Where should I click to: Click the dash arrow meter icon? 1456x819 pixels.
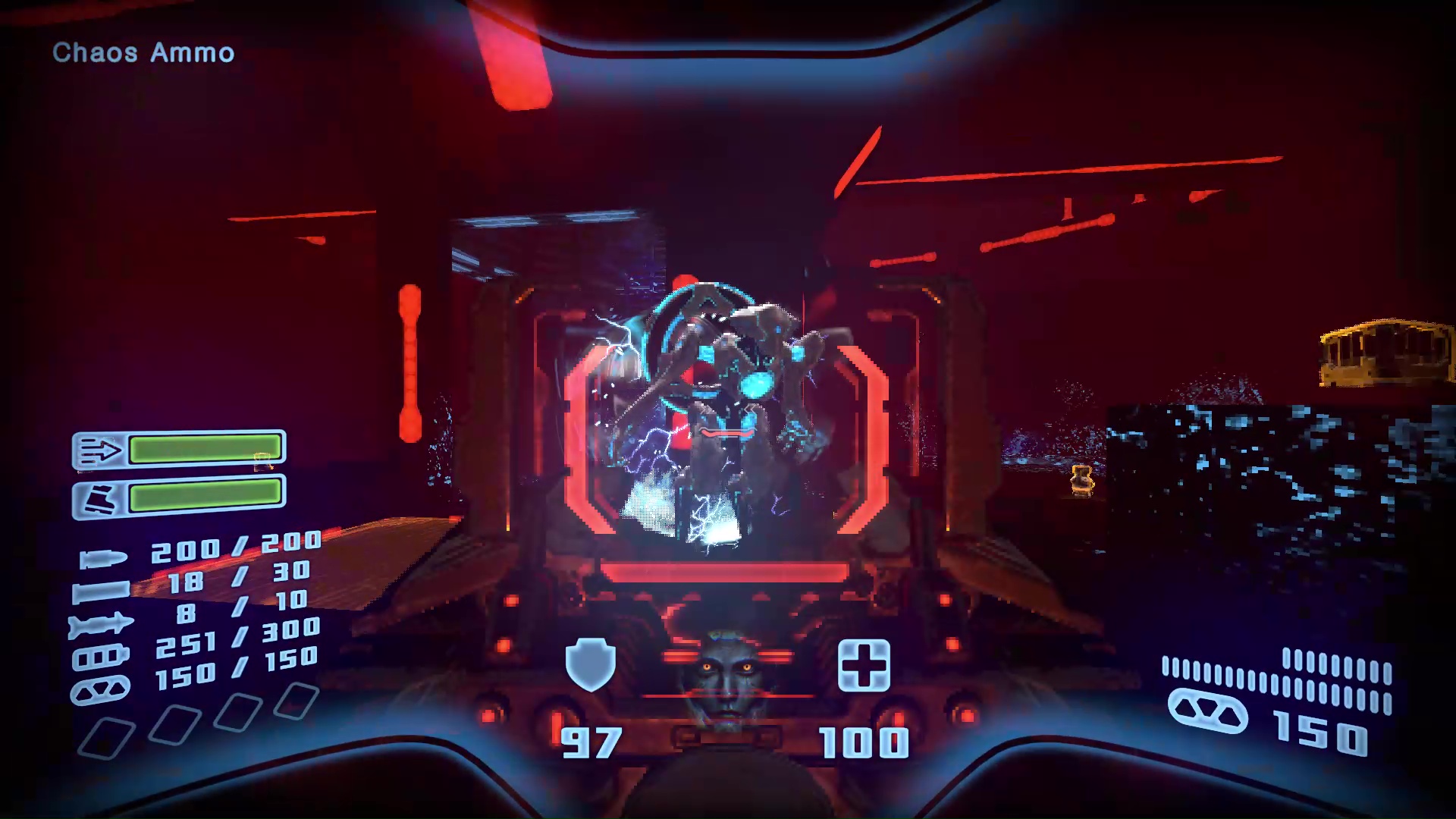tap(100, 449)
